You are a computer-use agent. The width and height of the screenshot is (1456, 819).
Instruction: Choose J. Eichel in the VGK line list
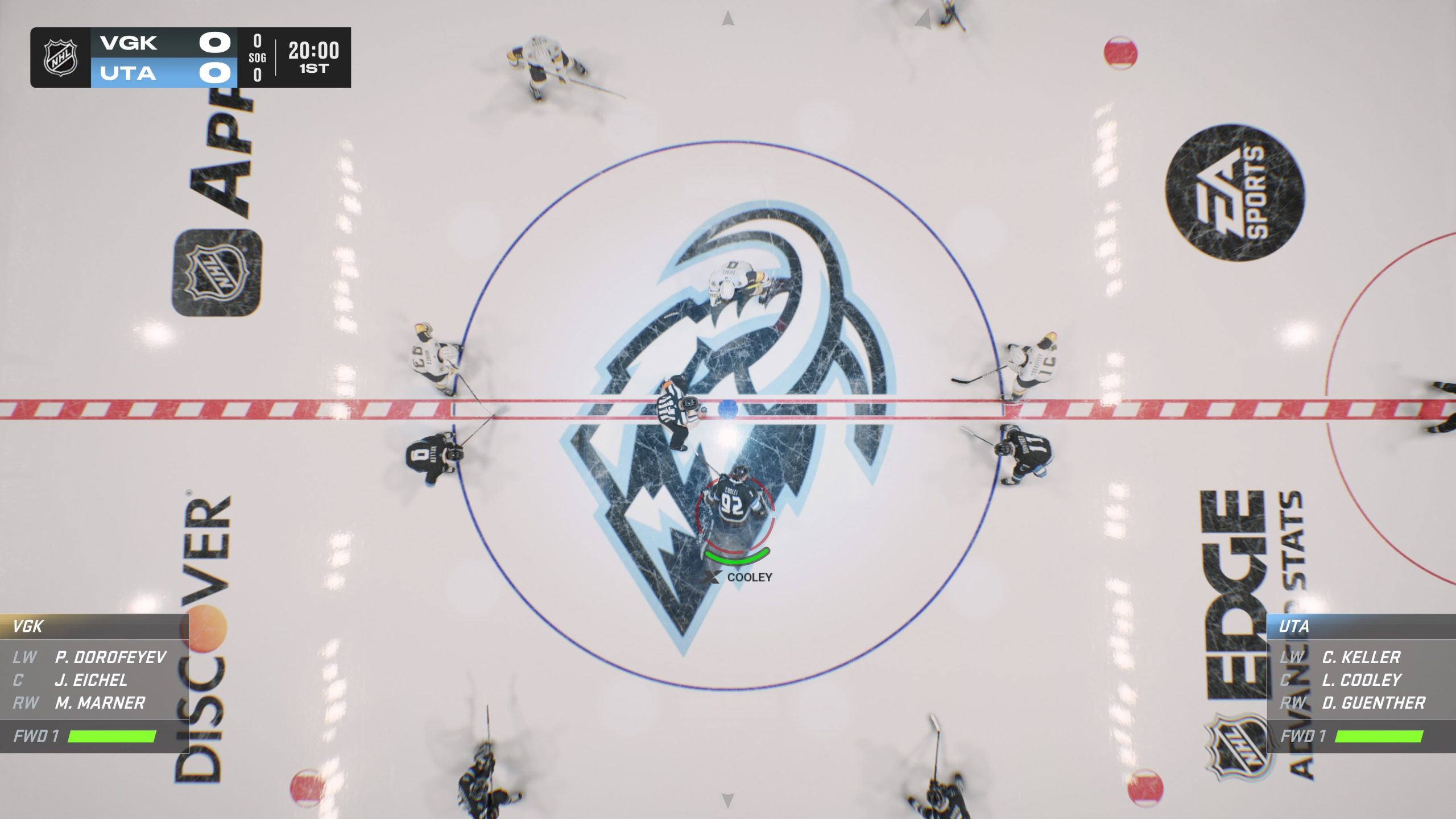(x=91, y=680)
